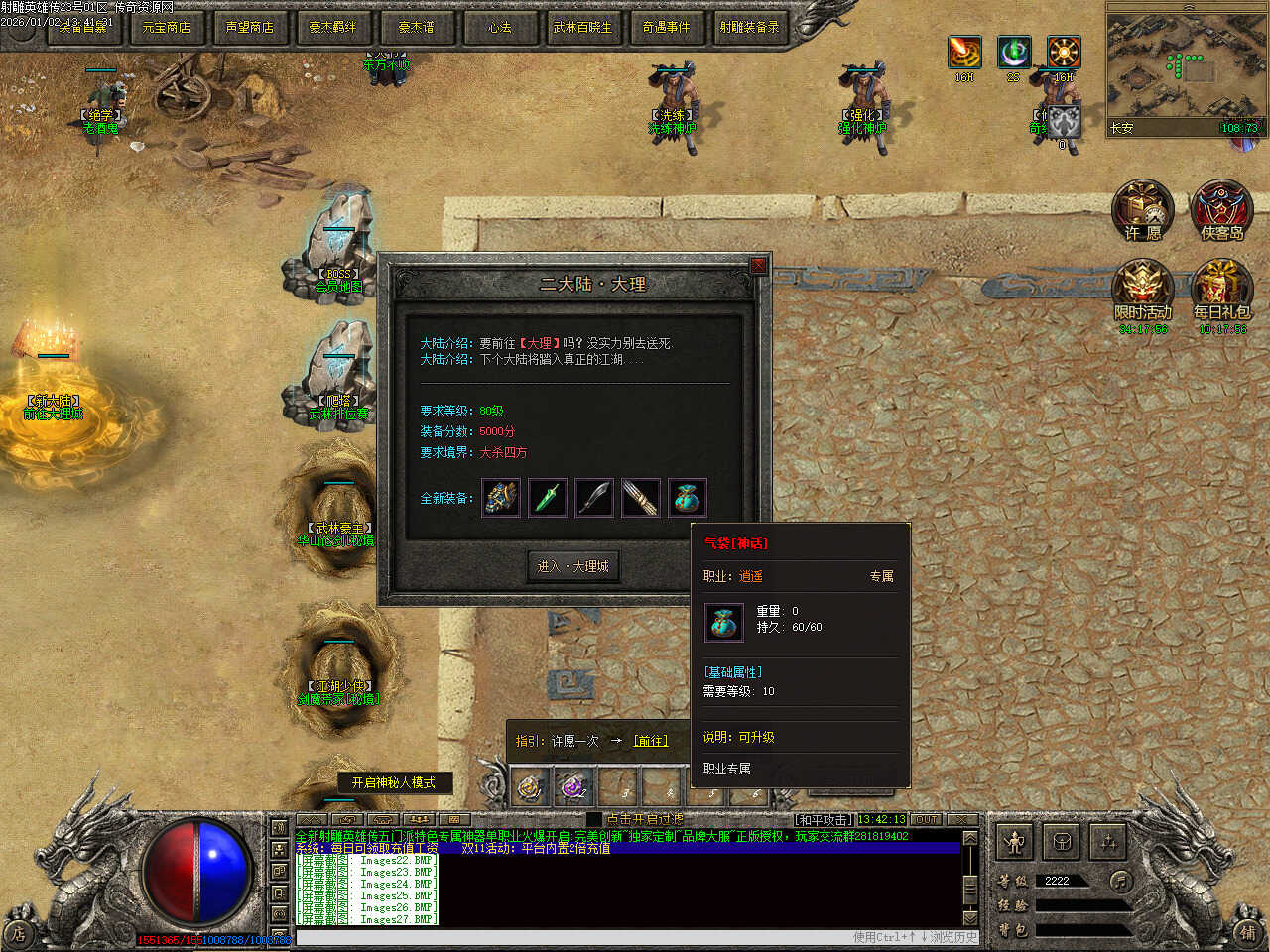The image size is (1270, 952).
Task: Open the 射雕装备录 equipment record
Action: click(749, 27)
